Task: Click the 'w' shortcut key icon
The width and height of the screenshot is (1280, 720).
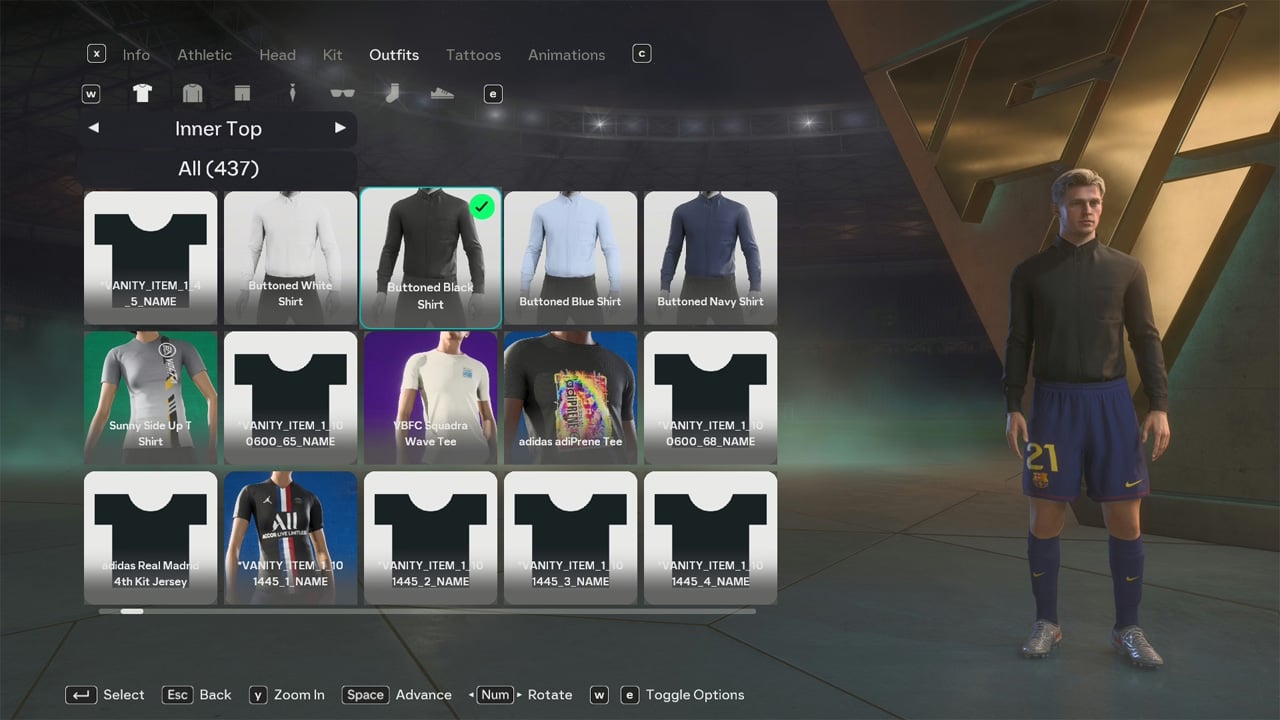Action: 91,93
